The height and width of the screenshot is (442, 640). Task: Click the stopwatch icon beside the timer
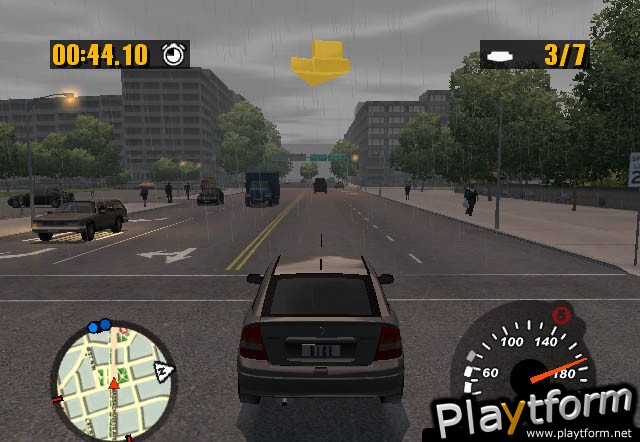(x=175, y=53)
